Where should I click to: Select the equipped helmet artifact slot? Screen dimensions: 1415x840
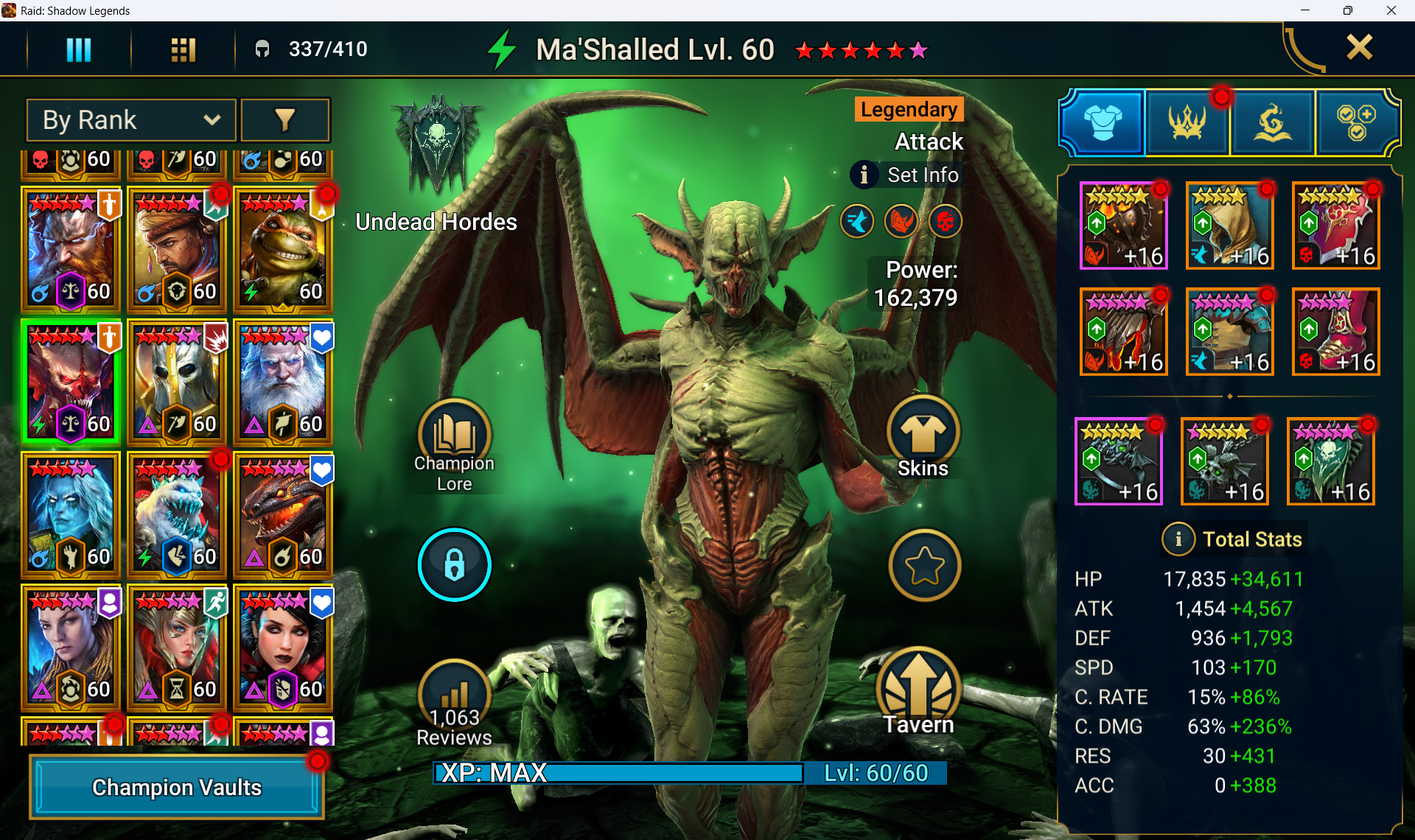click(x=1229, y=226)
